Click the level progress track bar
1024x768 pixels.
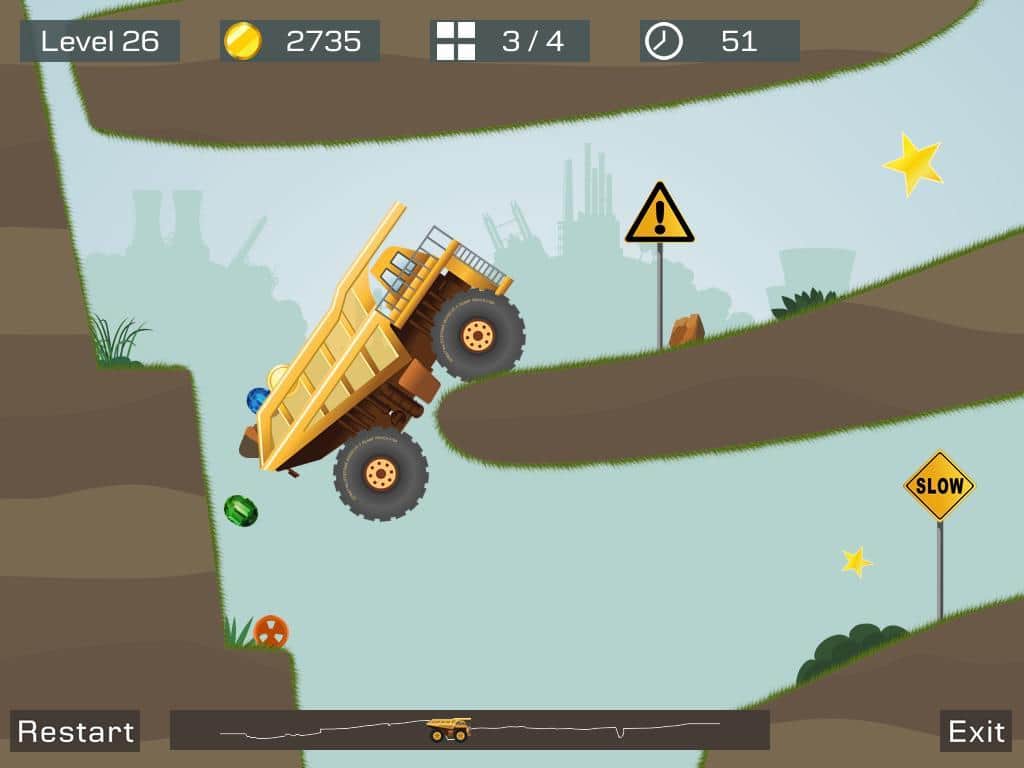tap(469, 730)
